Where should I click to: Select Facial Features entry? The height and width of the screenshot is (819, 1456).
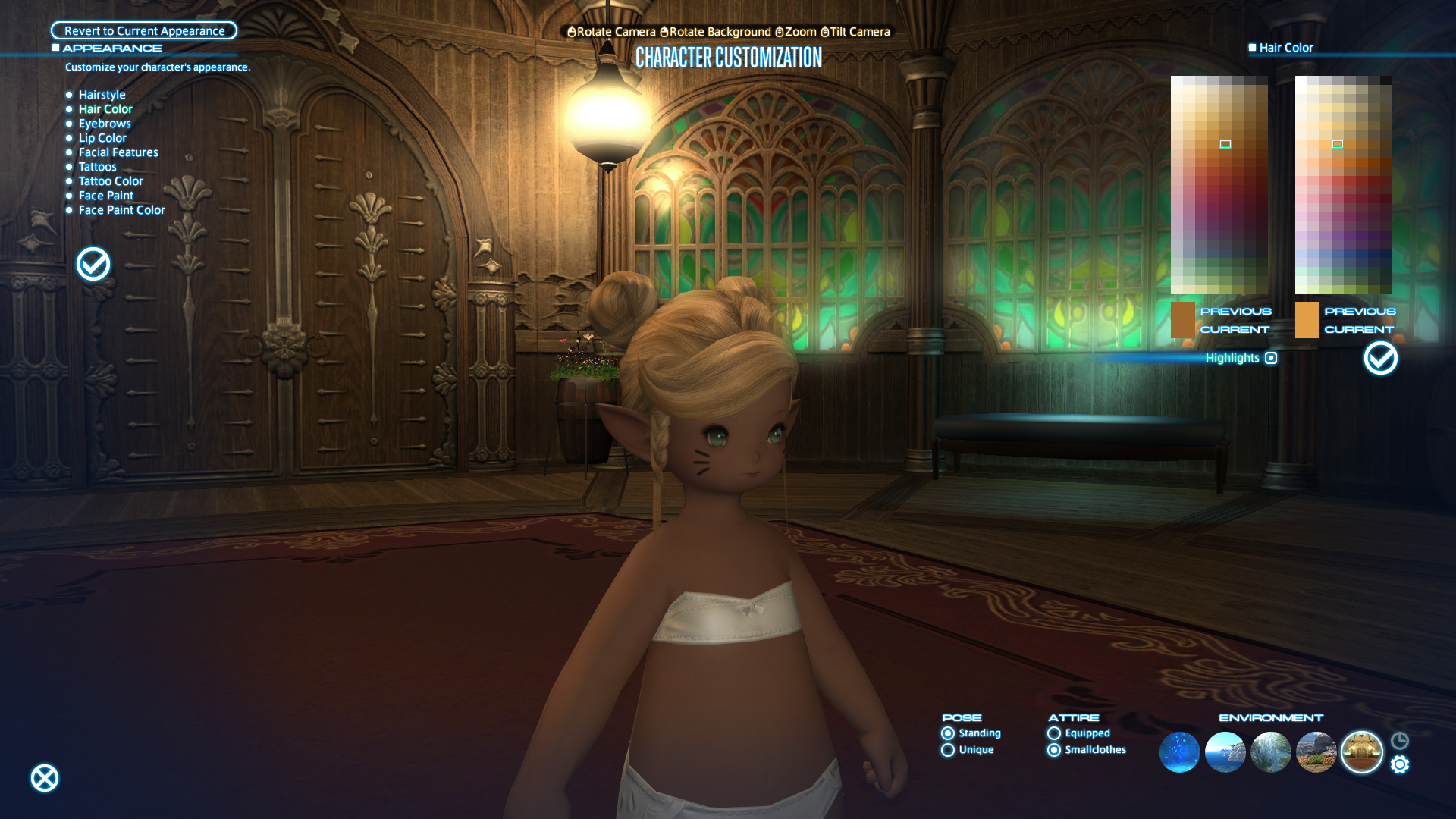pyautogui.click(x=118, y=152)
